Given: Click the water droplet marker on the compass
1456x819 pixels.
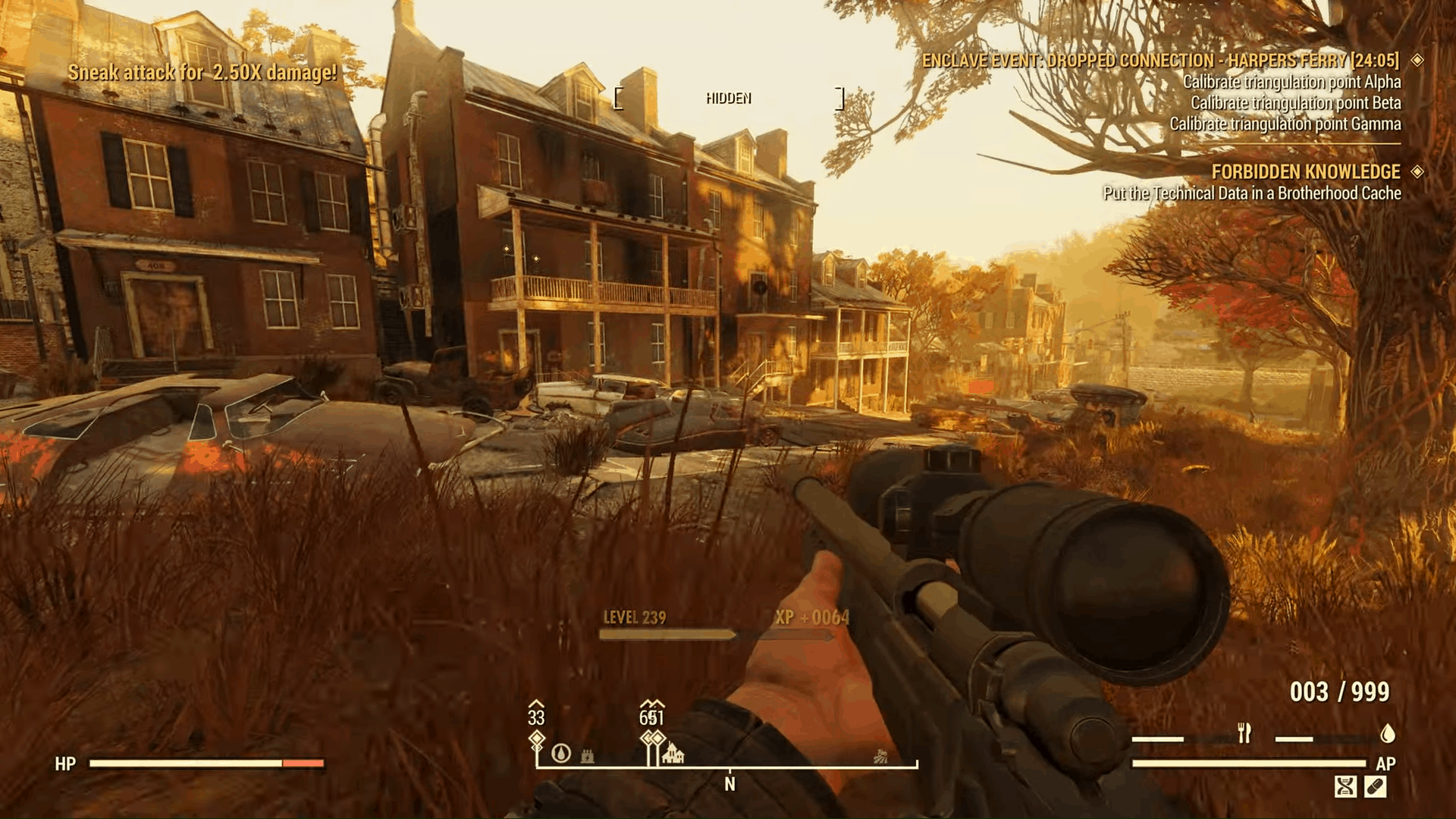Looking at the screenshot, I should [x=561, y=755].
